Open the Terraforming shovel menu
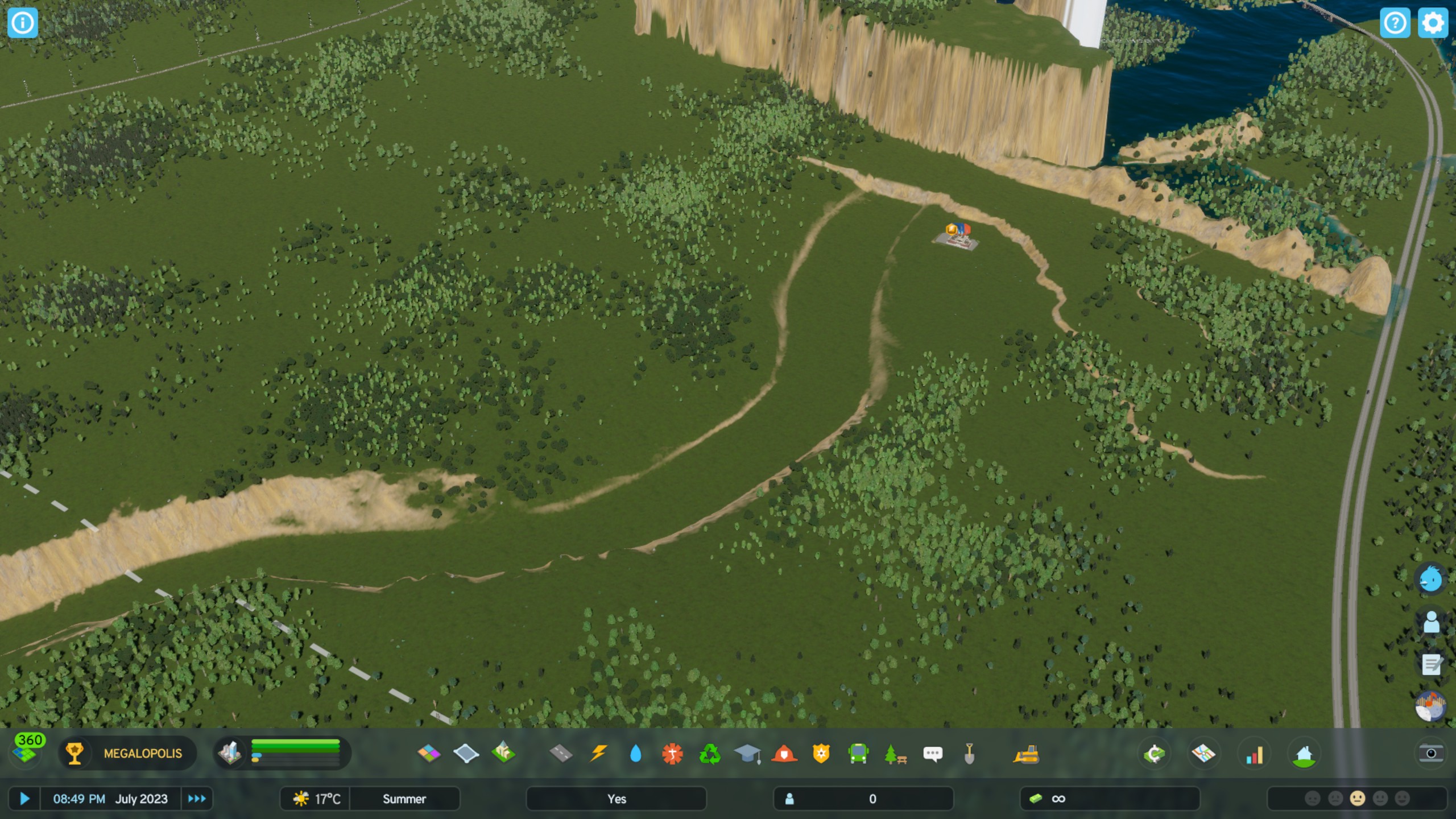Screen dimensions: 1456x819 click(x=970, y=754)
